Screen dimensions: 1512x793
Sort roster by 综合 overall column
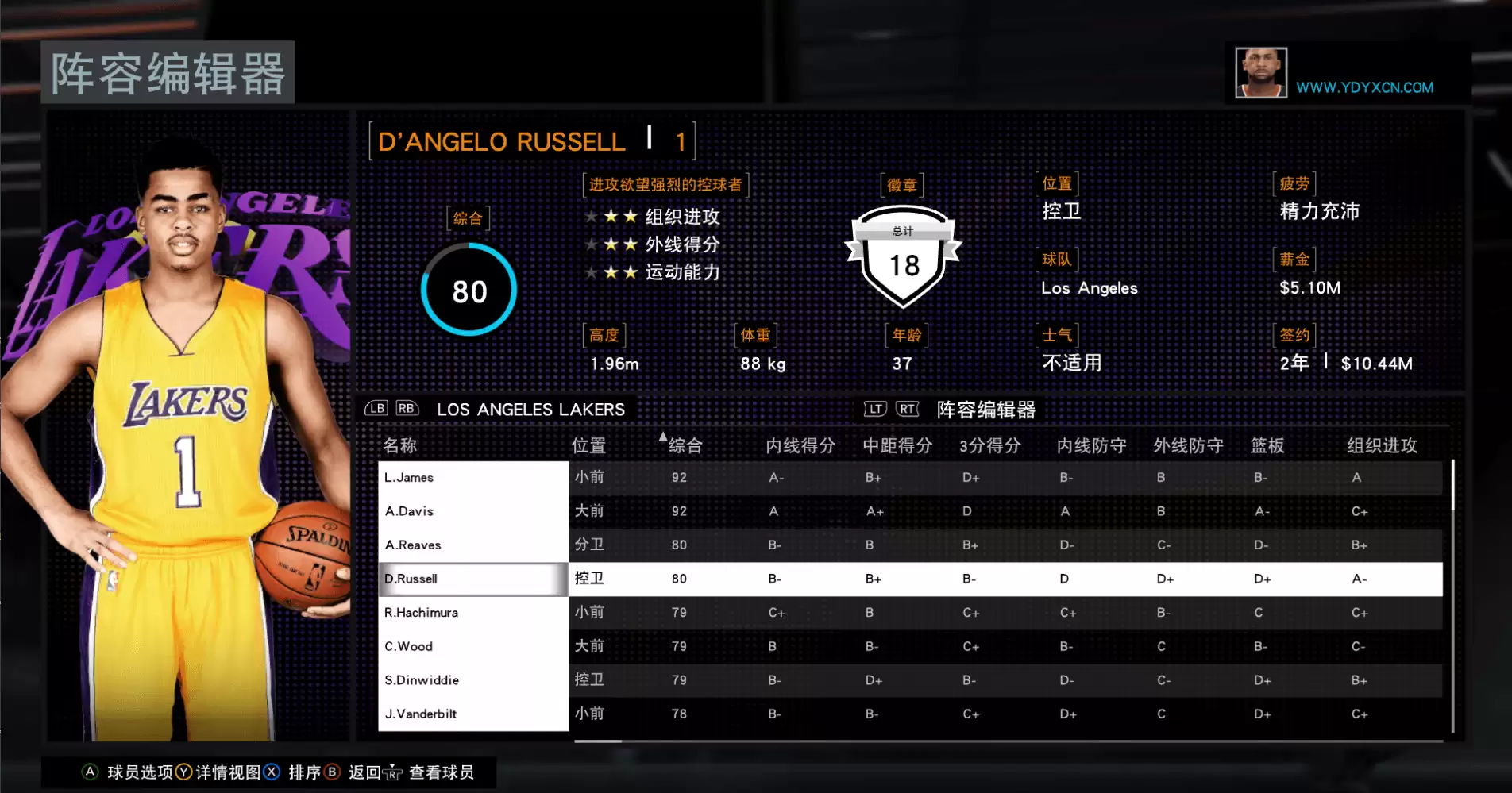click(x=685, y=445)
